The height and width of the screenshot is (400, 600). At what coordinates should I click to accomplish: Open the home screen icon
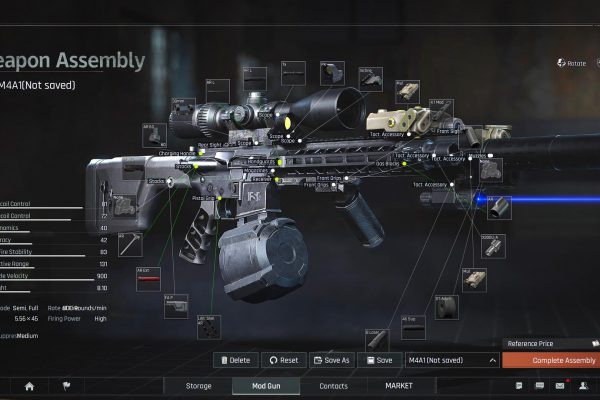click(x=29, y=385)
